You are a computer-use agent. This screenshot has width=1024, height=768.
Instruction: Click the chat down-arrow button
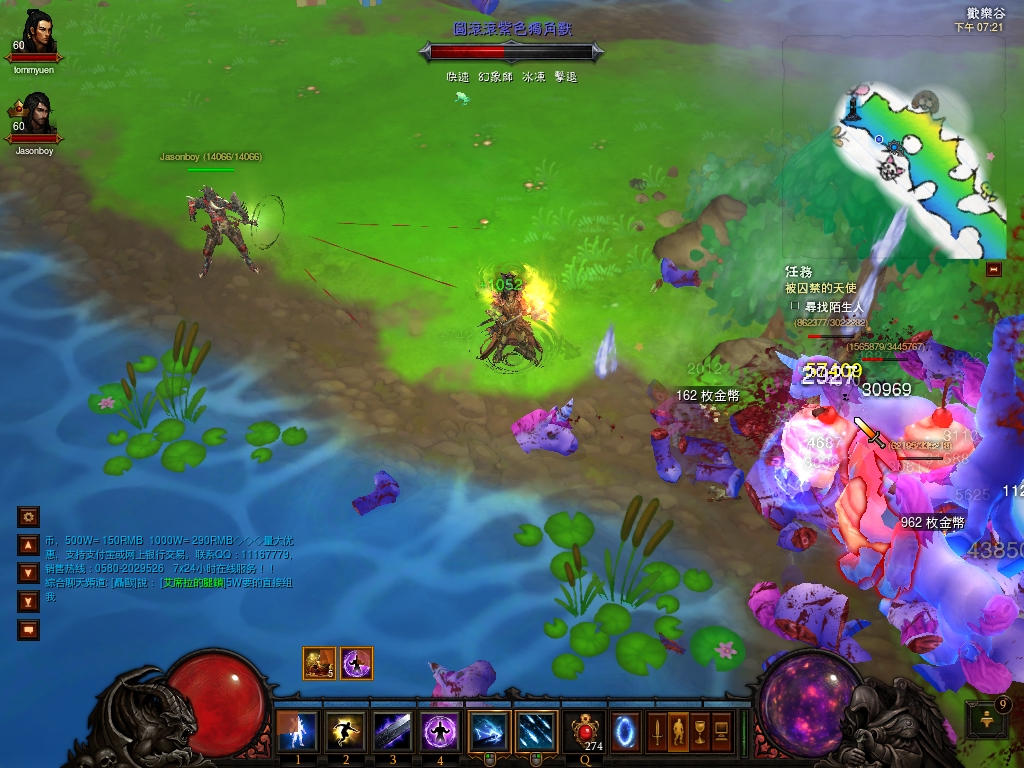[28, 573]
